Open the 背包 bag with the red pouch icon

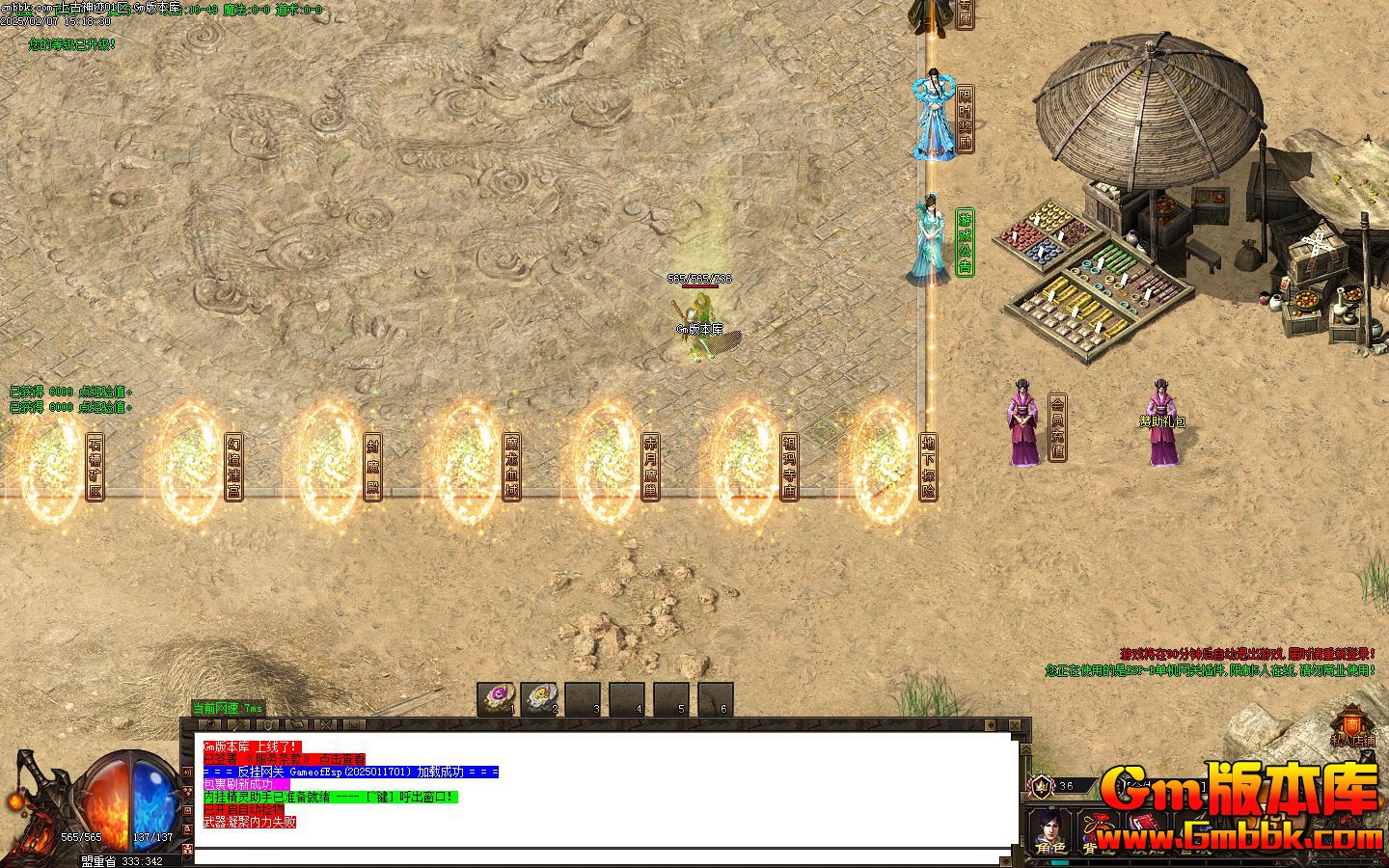pos(1095,831)
